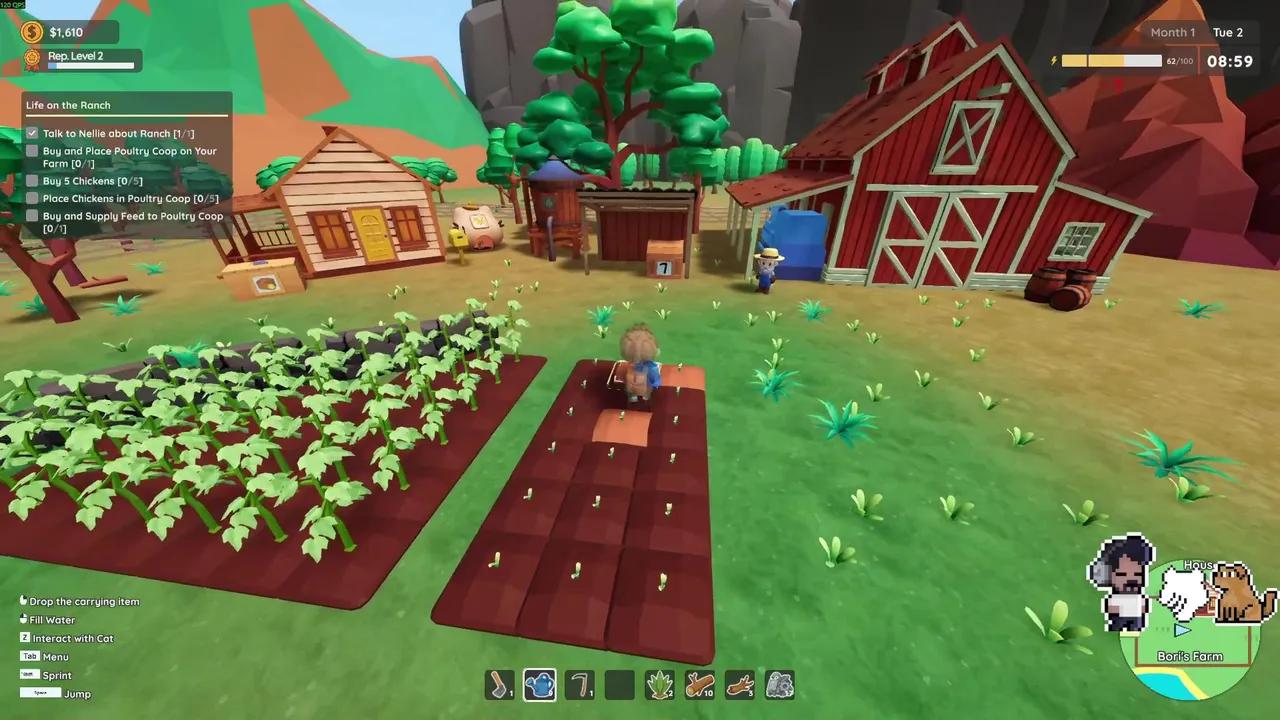Screen dimensions: 1280x720
Task: Select the Place Chickens in Poultry Coop objective
Action: (130, 198)
